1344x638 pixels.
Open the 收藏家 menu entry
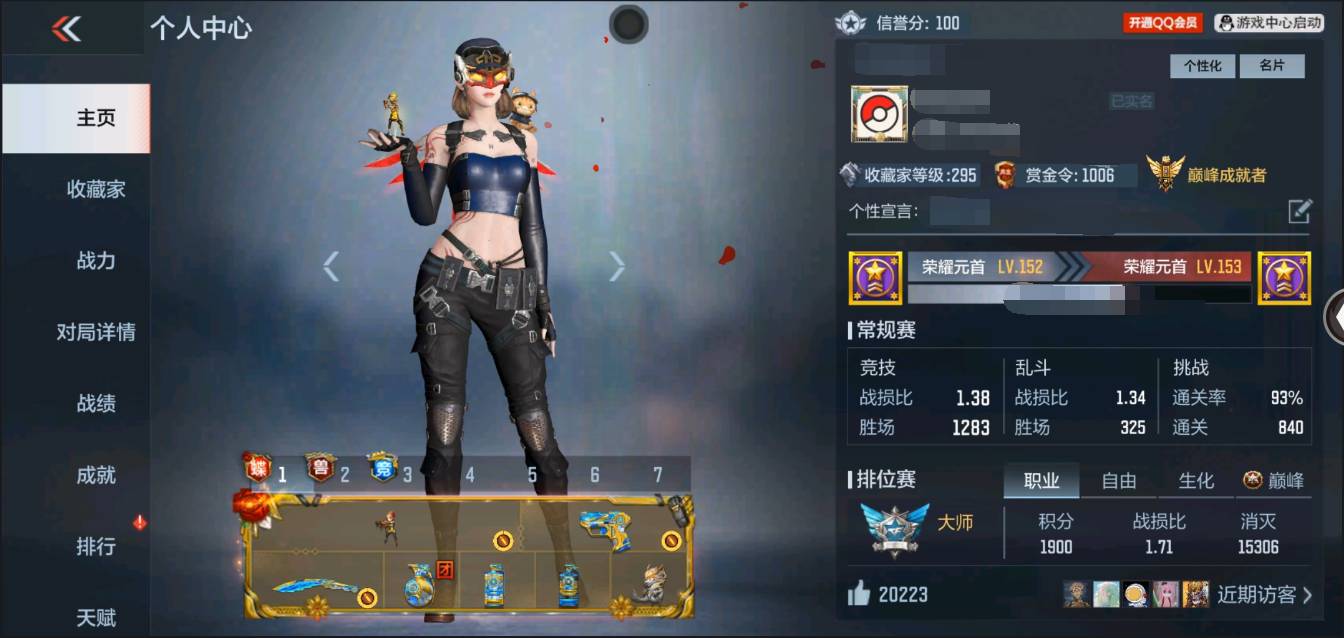[96, 189]
